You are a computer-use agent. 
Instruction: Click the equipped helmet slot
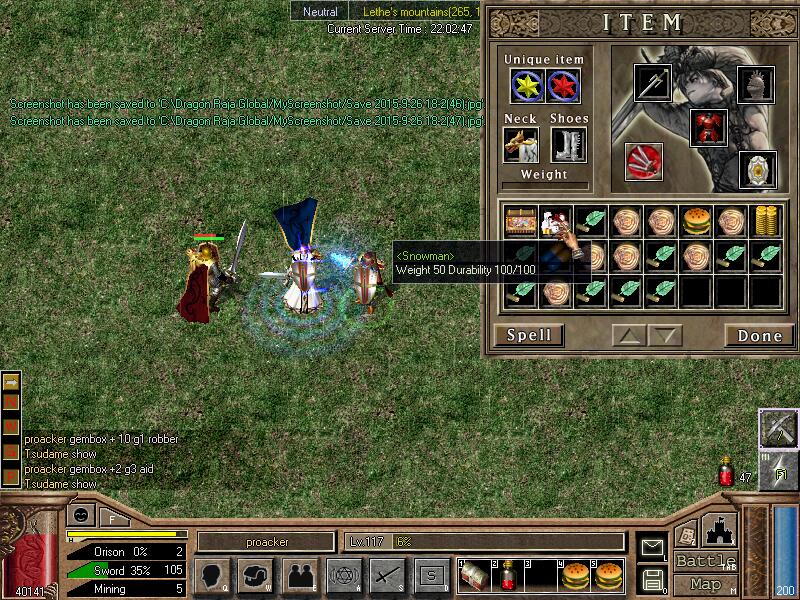click(755, 83)
